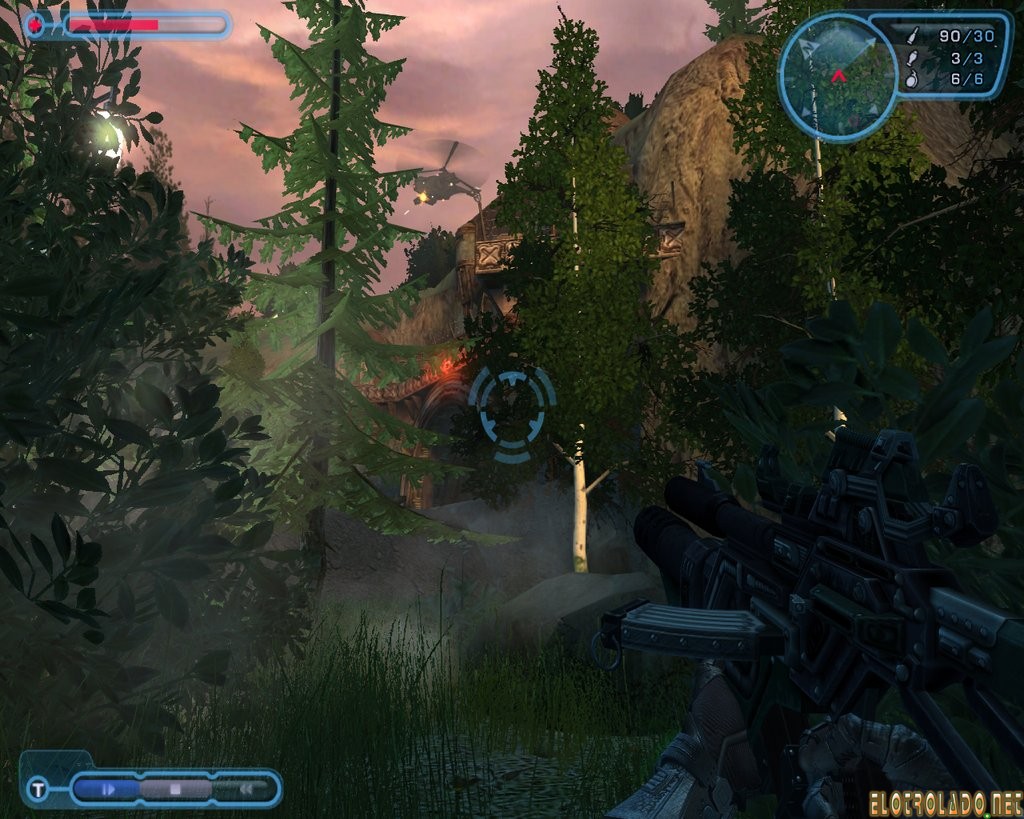Click the circular radar minimap

(x=838, y=76)
